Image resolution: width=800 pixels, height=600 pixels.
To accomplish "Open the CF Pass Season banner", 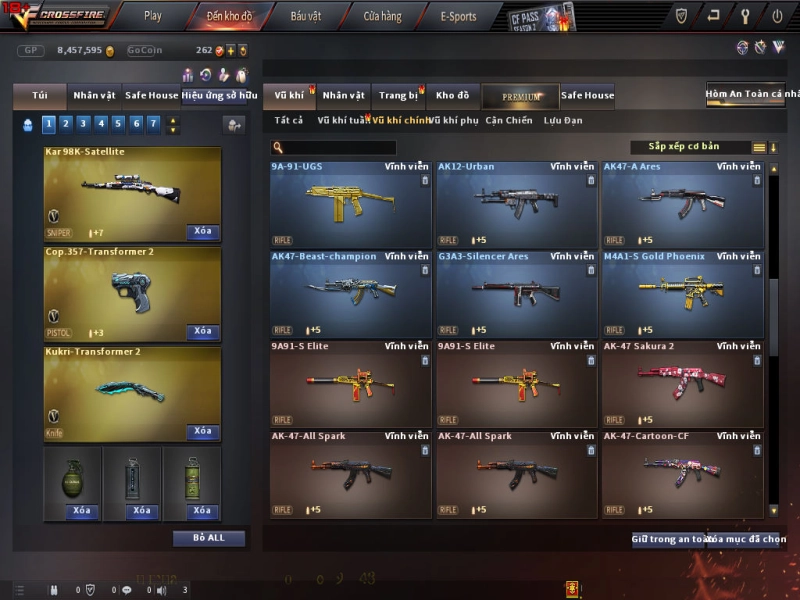I will pos(541,16).
